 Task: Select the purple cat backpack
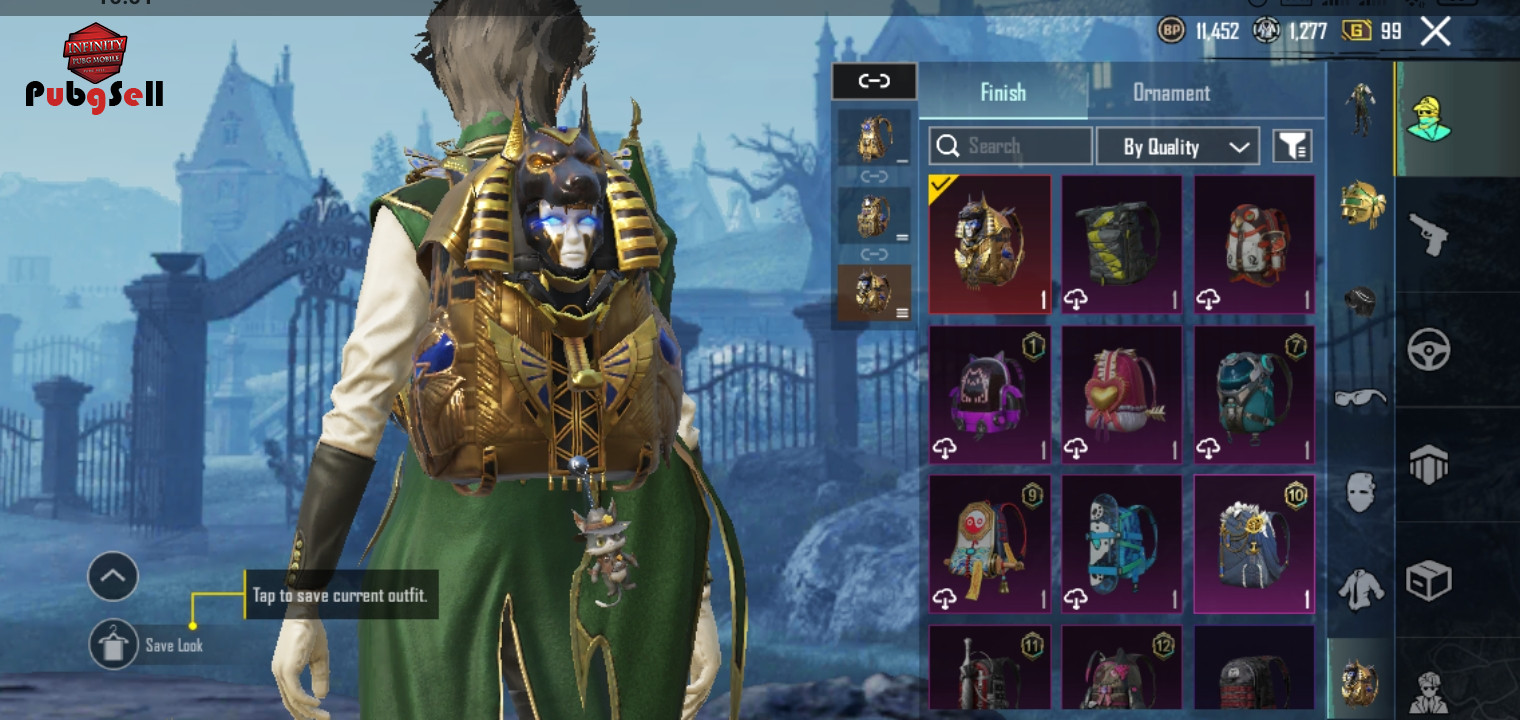click(x=989, y=394)
